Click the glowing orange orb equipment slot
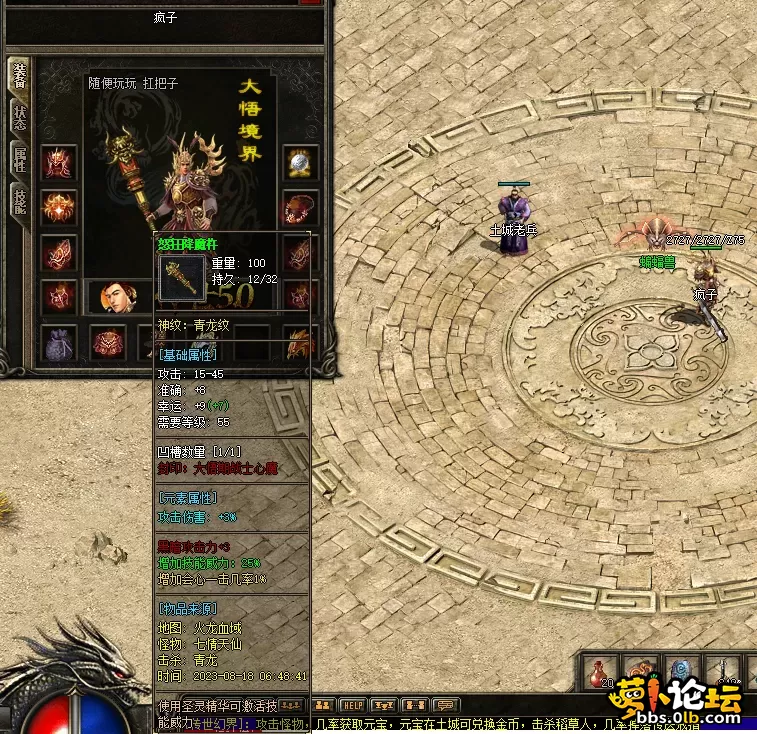Image resolution: width=757 pixels, height=734 pixels. point(58,207)
